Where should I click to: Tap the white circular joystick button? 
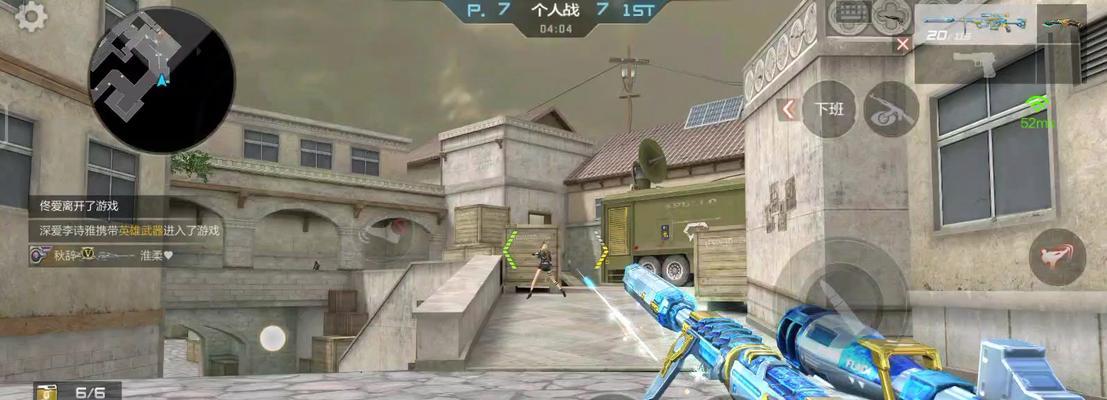(272, 338)
